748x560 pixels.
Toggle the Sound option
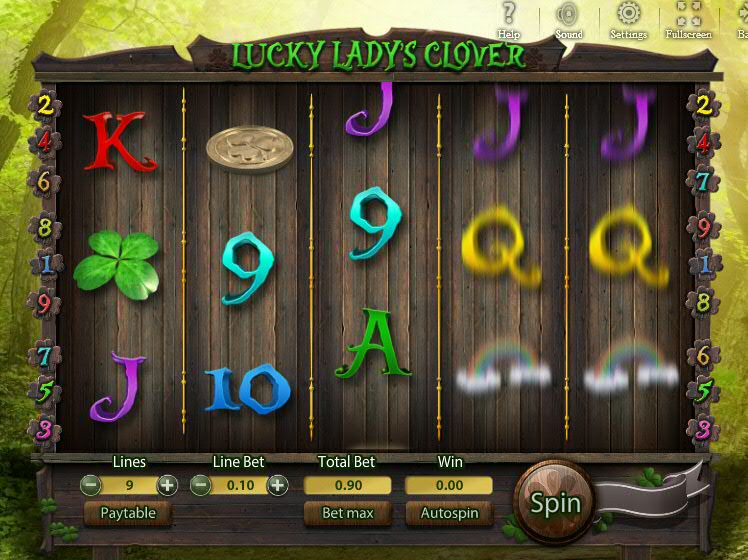(568, 19)
